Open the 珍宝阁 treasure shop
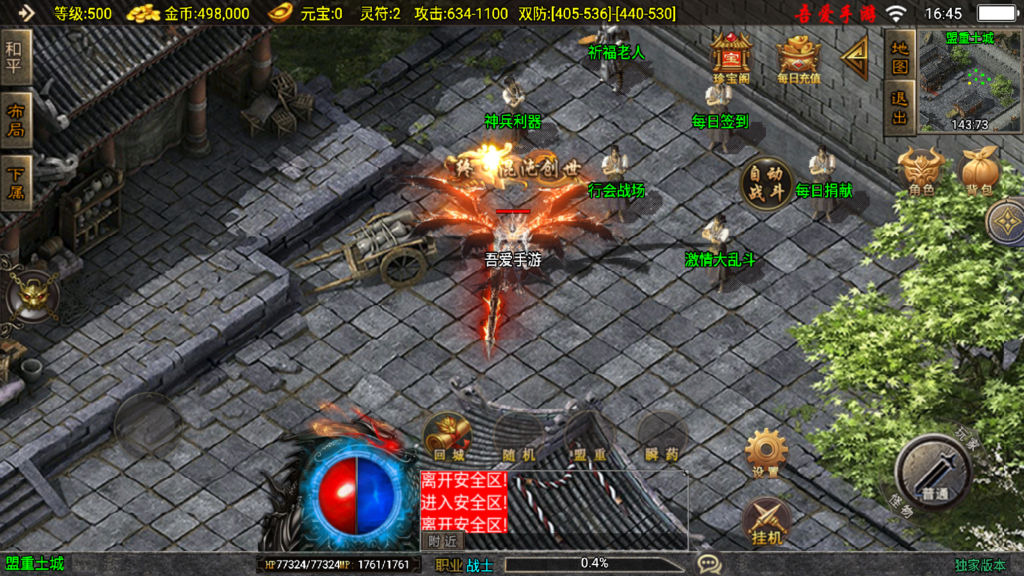 (731, 56)
